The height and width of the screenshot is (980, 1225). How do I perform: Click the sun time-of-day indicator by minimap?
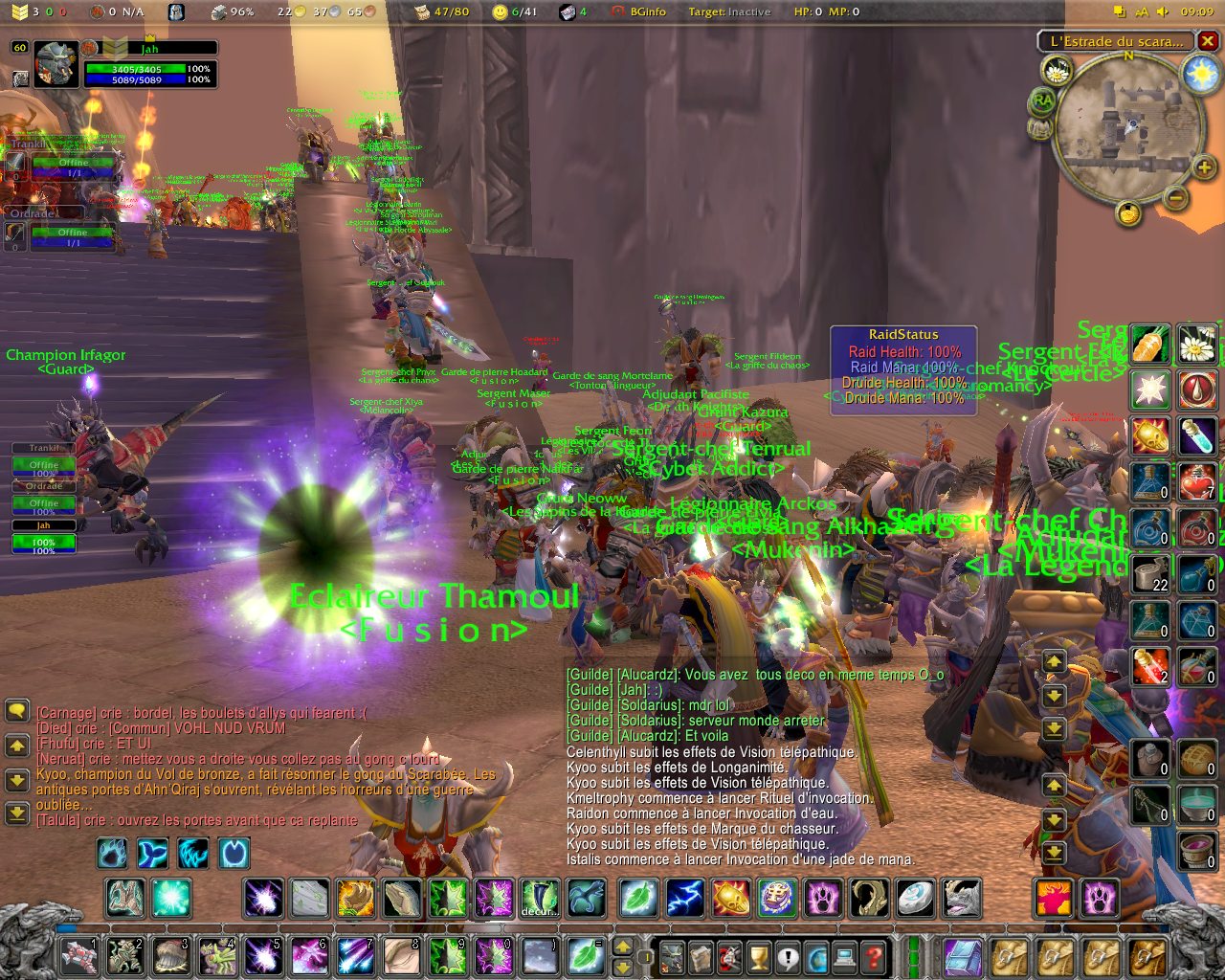pos(1199,75)
